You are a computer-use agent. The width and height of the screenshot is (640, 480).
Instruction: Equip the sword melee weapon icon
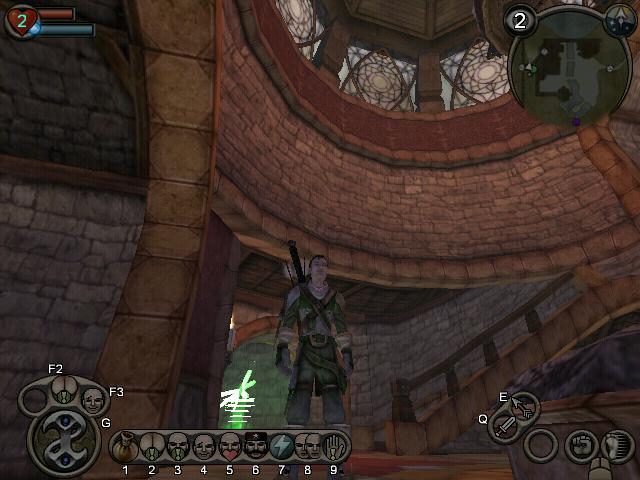pos(506,428)
